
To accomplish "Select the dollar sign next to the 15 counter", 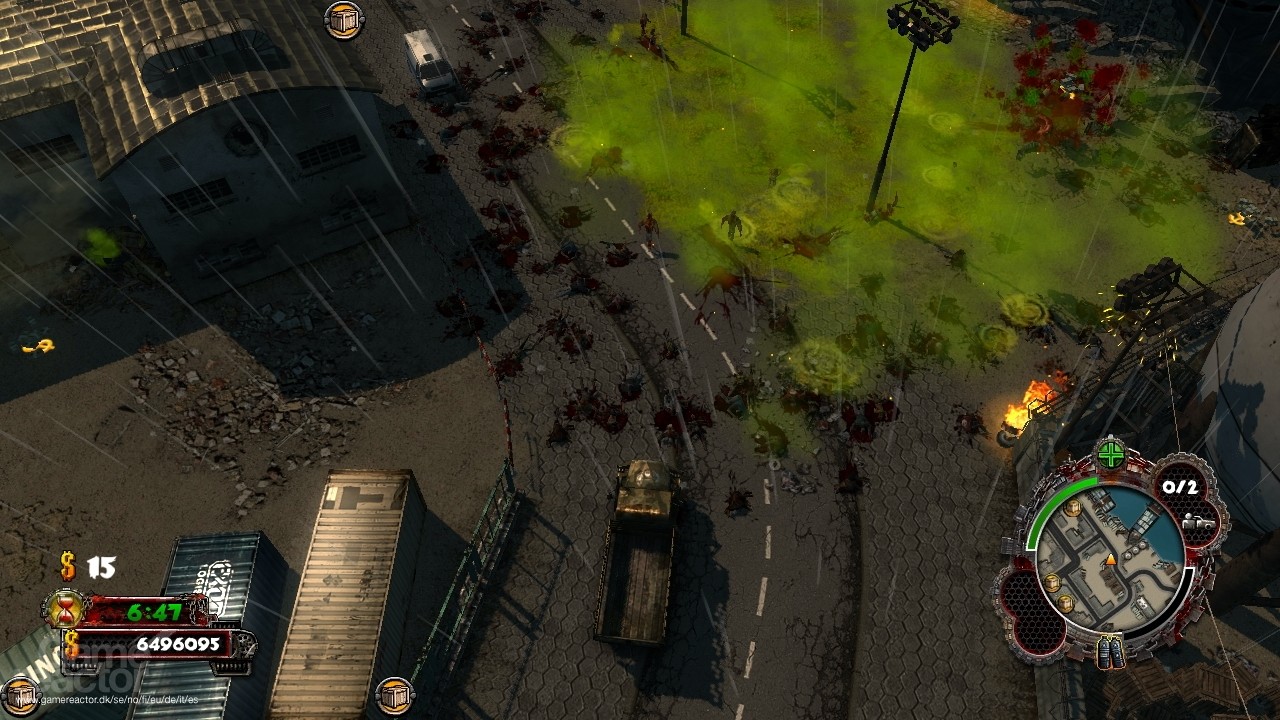I will pyautogui.click(x=66, y=566).
